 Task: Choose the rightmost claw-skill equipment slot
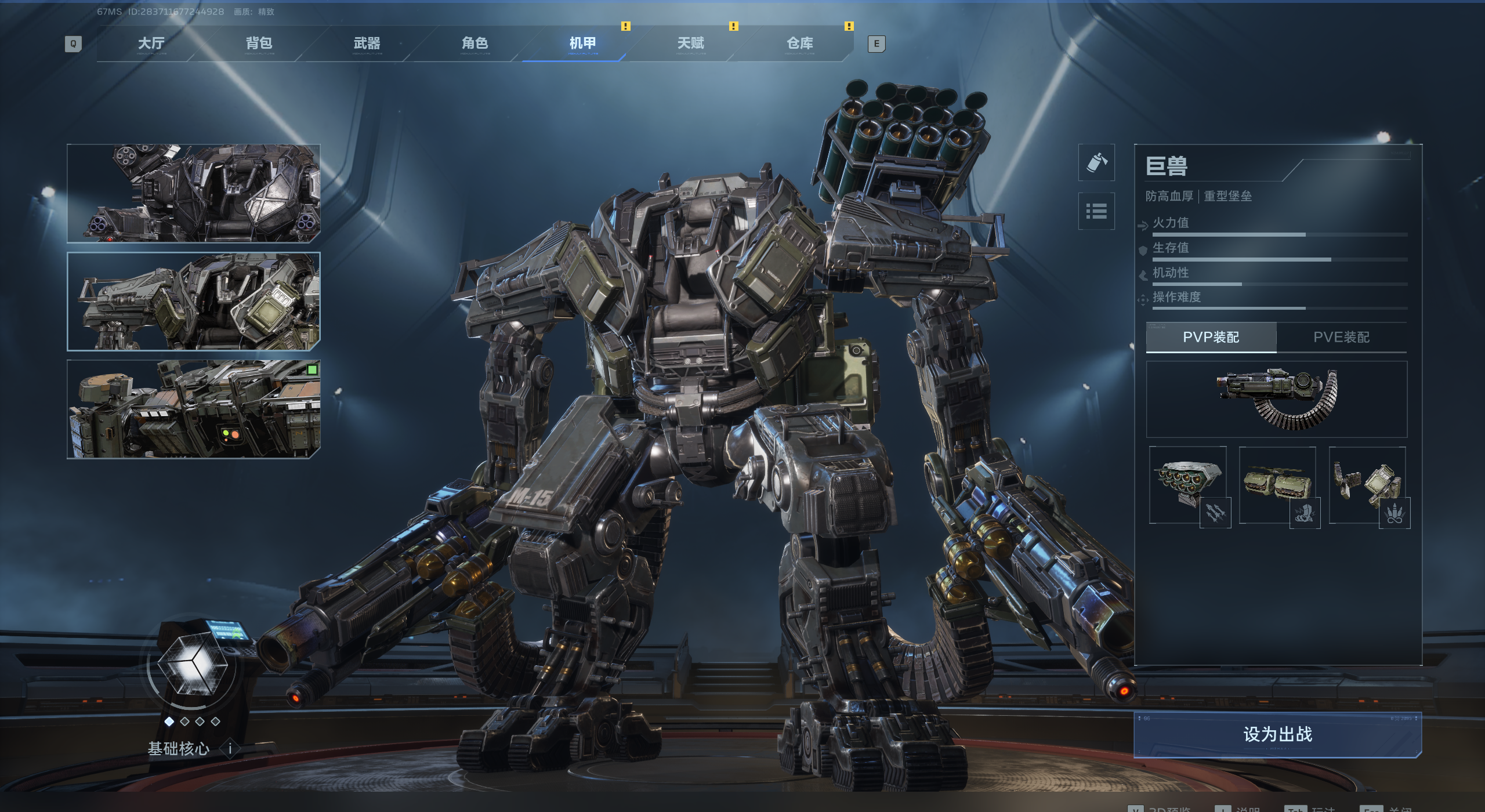pyautogui.click(x=1367, y=485)
